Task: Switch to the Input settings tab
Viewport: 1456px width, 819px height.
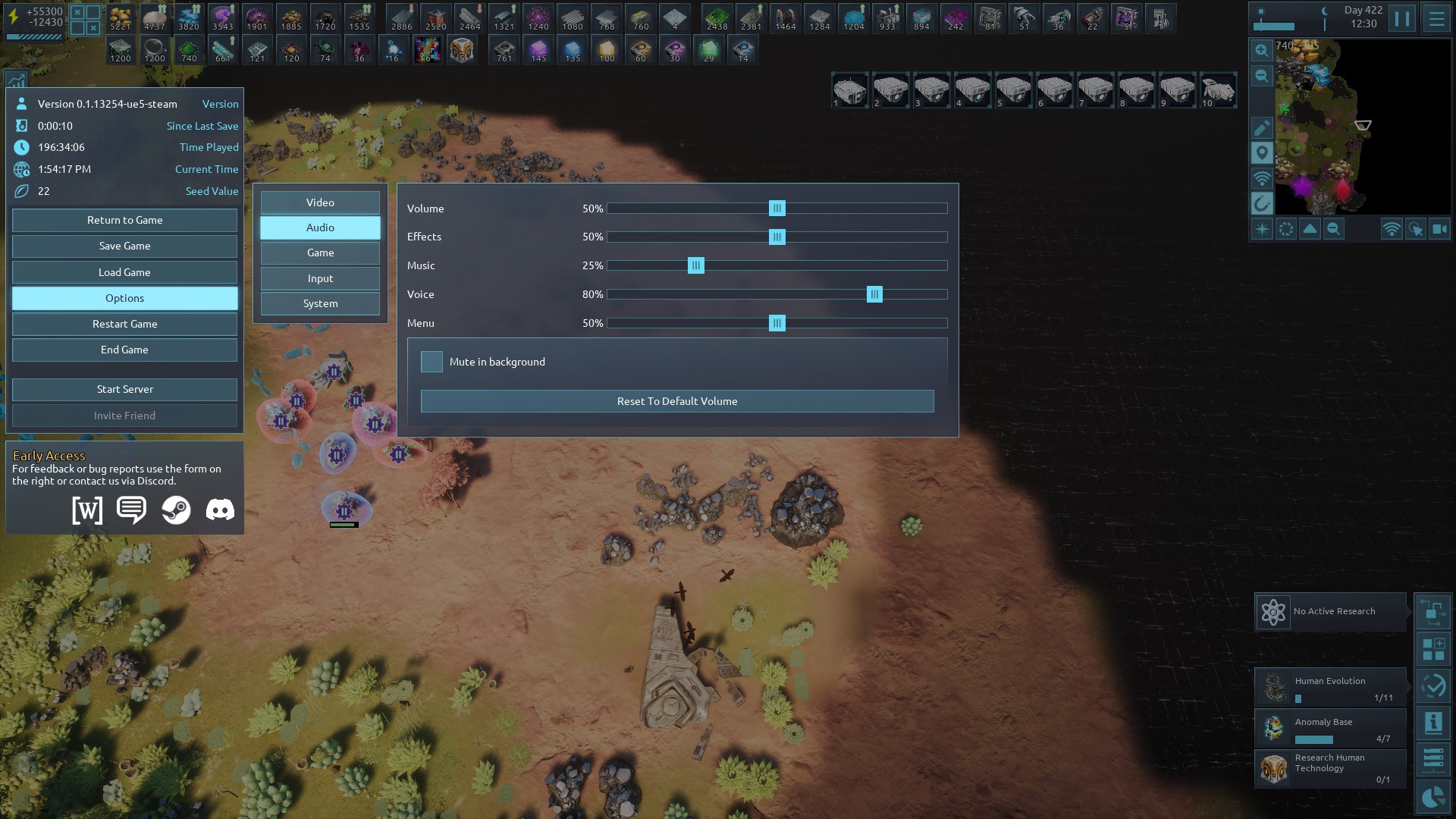Action: (x=320, y=278)
